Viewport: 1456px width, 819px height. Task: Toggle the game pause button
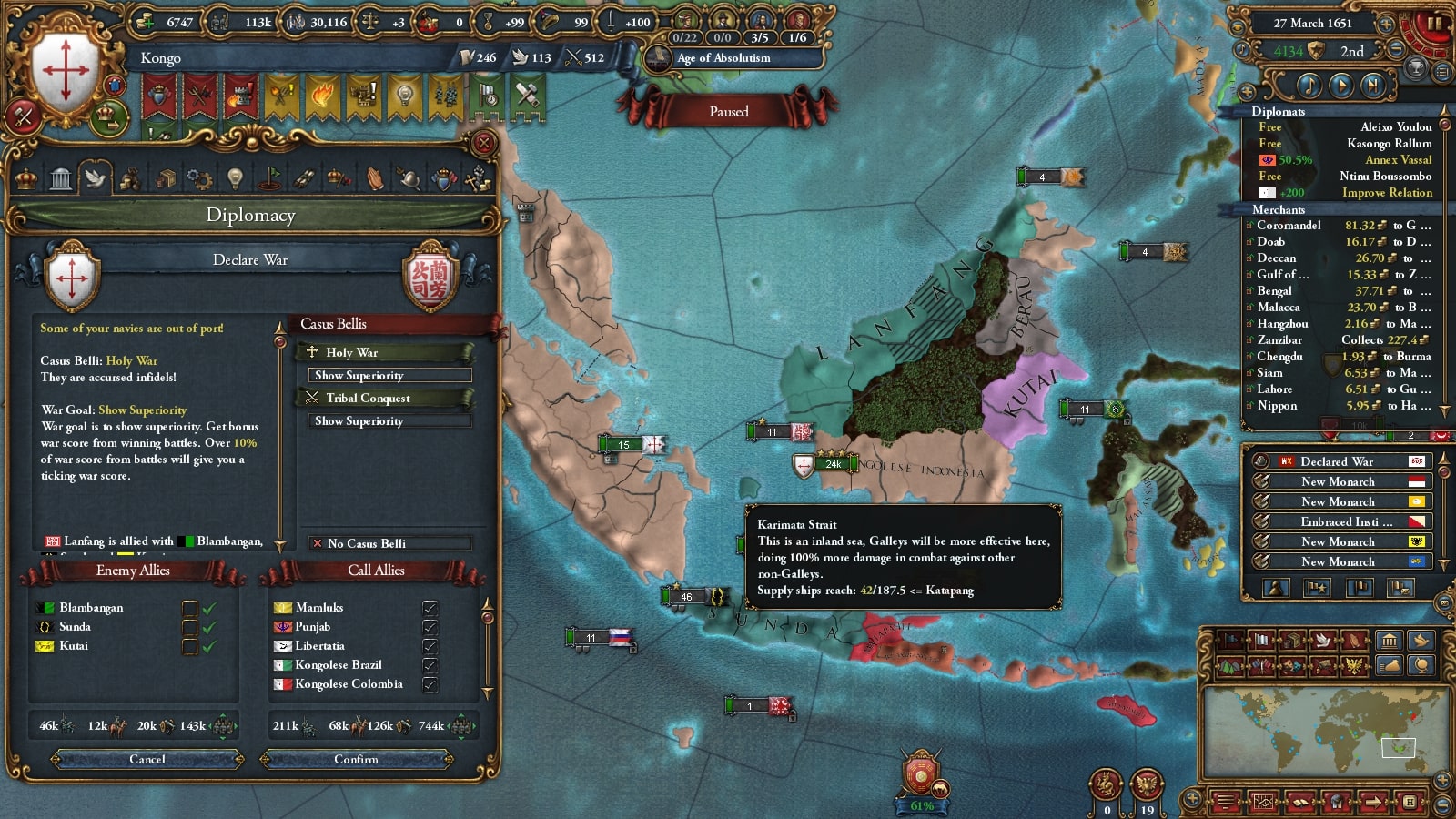pos(1435,24)
